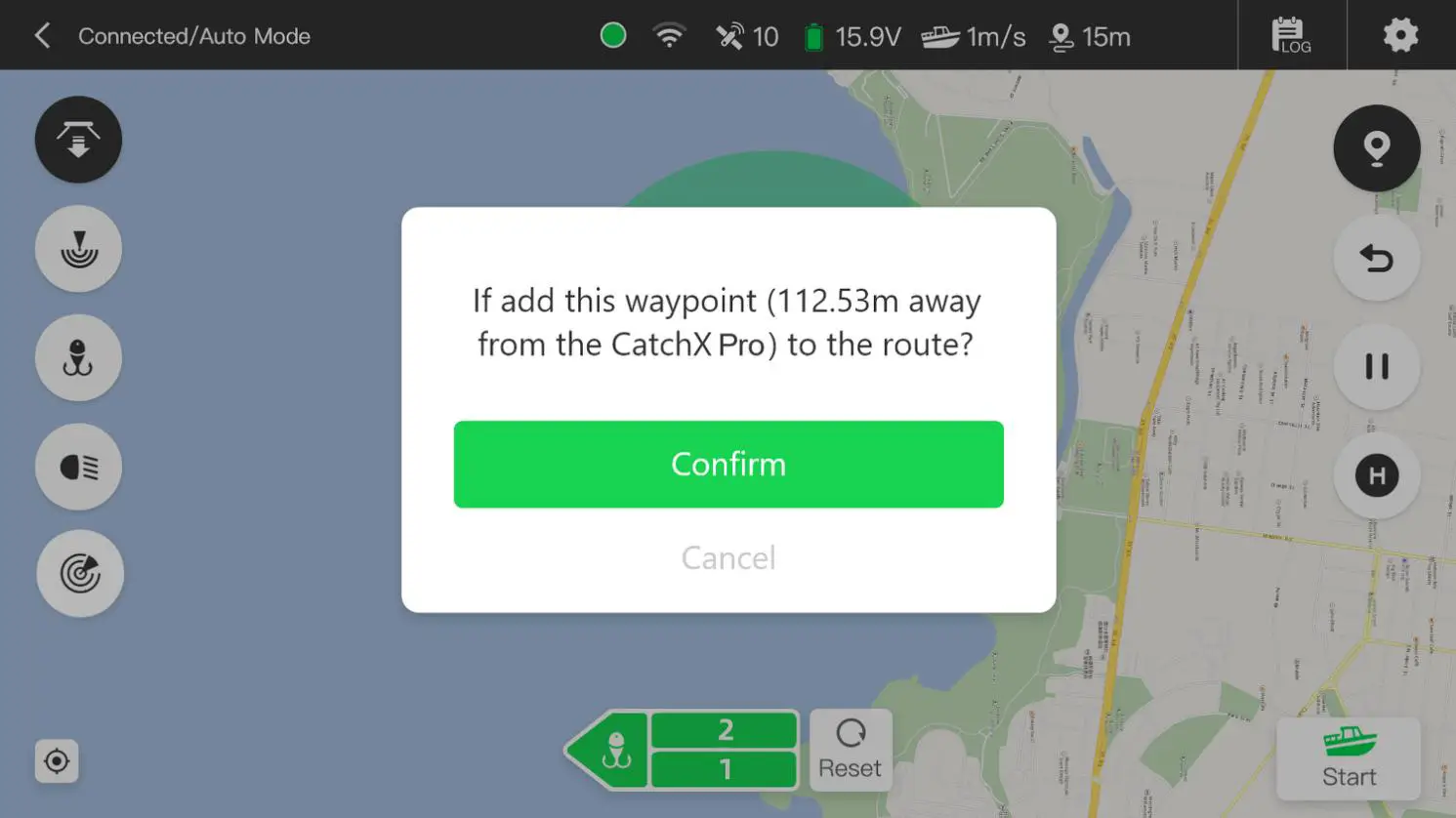Center the map on the boat's location
Viewport: 1456px width, 818px height.
pyautogui.click(x=57, y=761)
